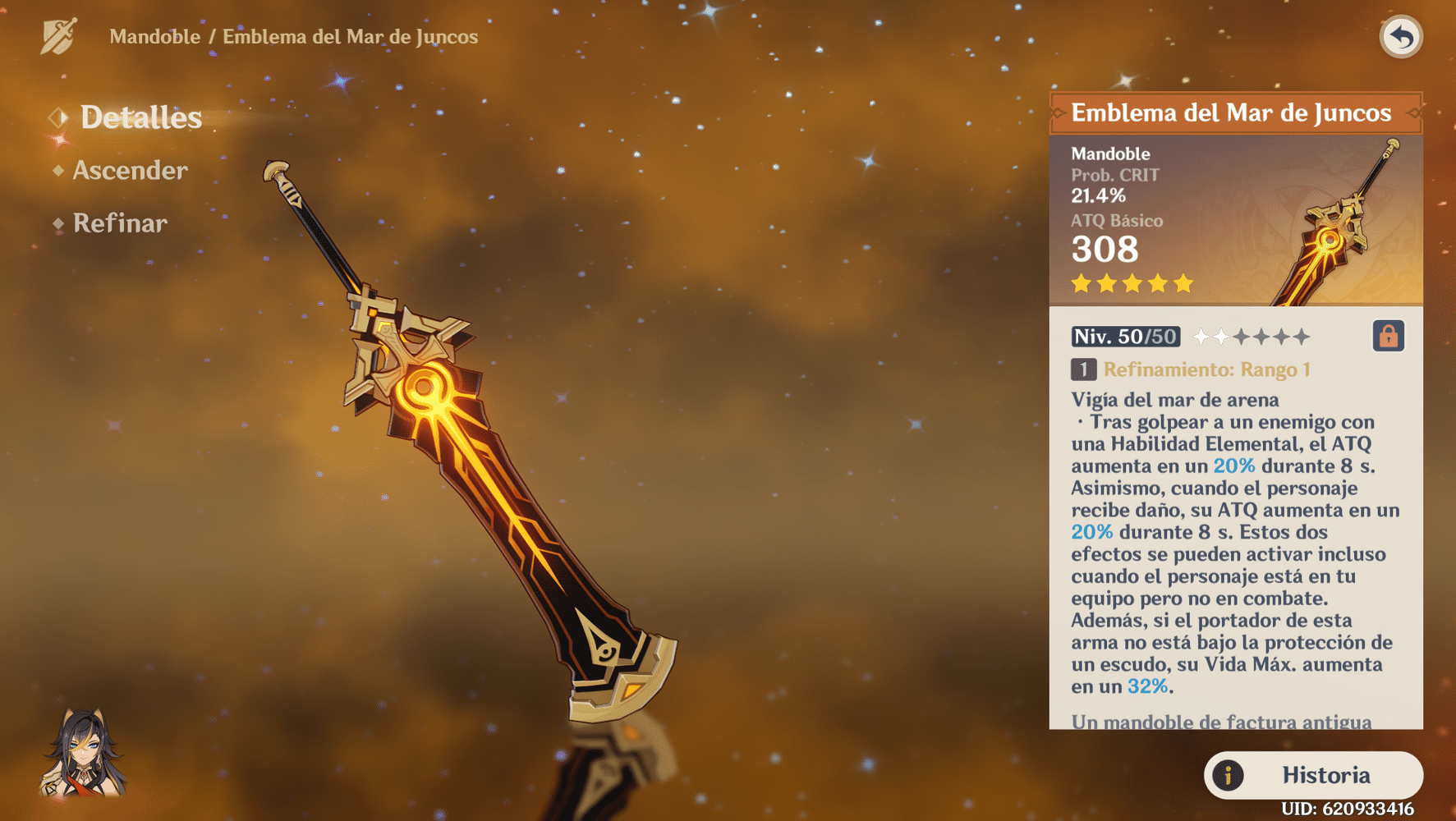
Task: Select the Refinar option
Action: click(120, 223)
